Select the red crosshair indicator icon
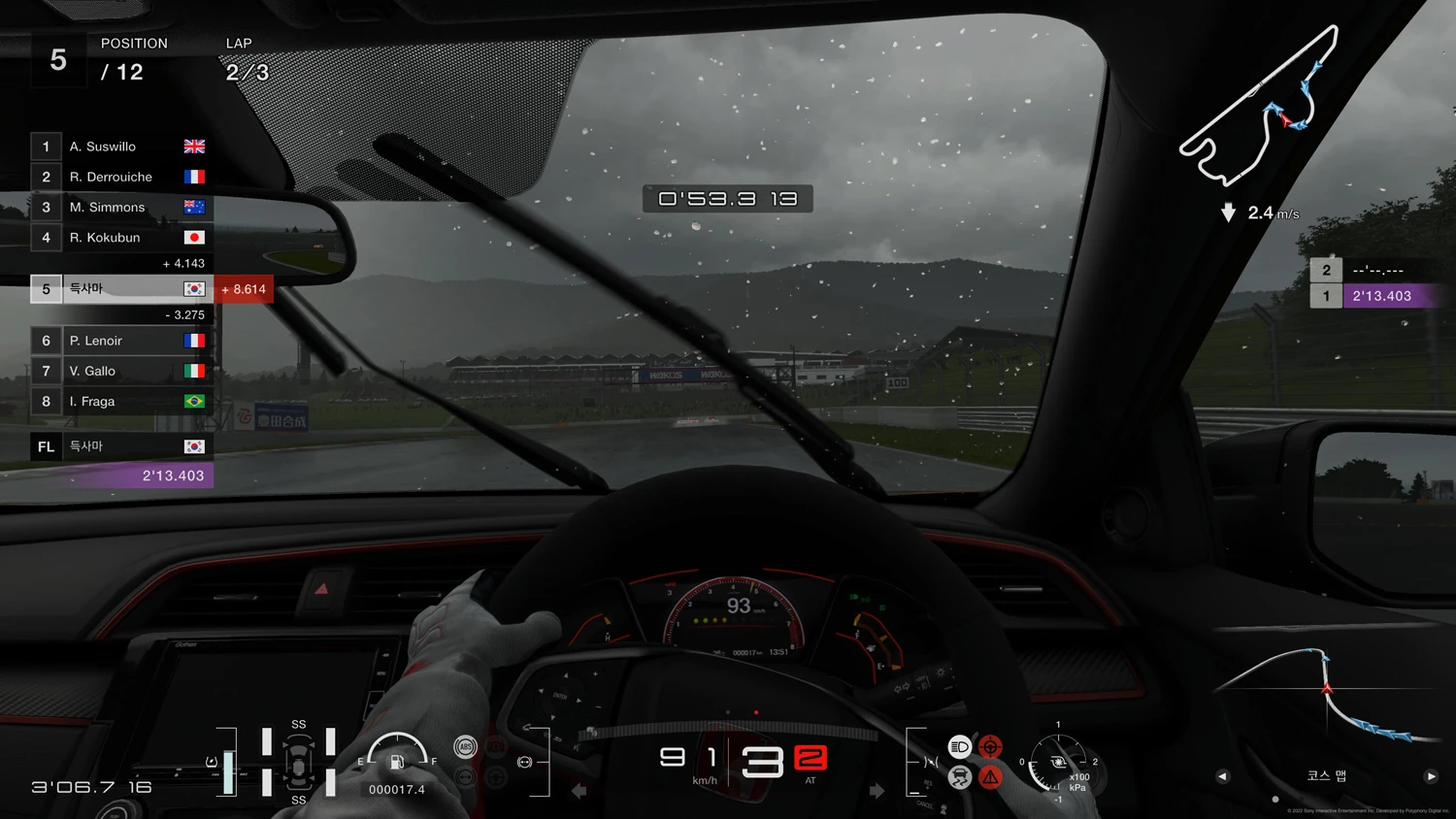 990,746
